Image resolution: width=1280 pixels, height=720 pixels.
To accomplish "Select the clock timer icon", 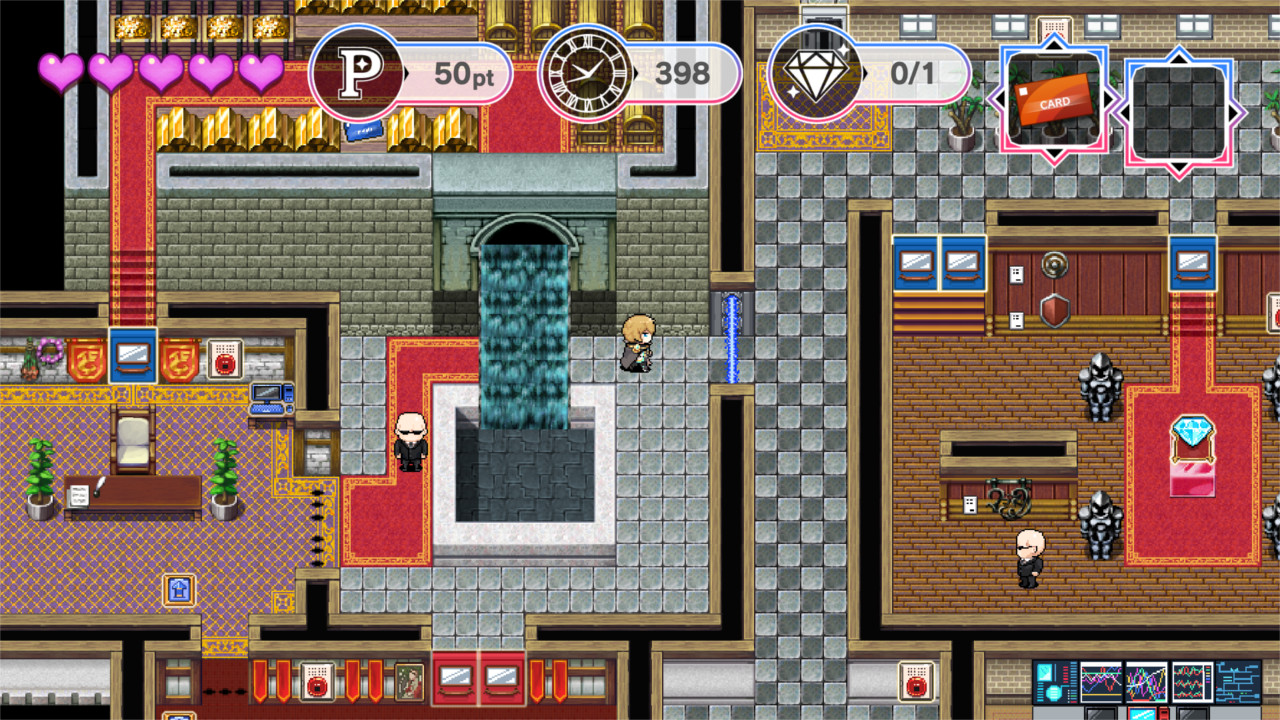I will pyautogui.click(x=586, y=72).
